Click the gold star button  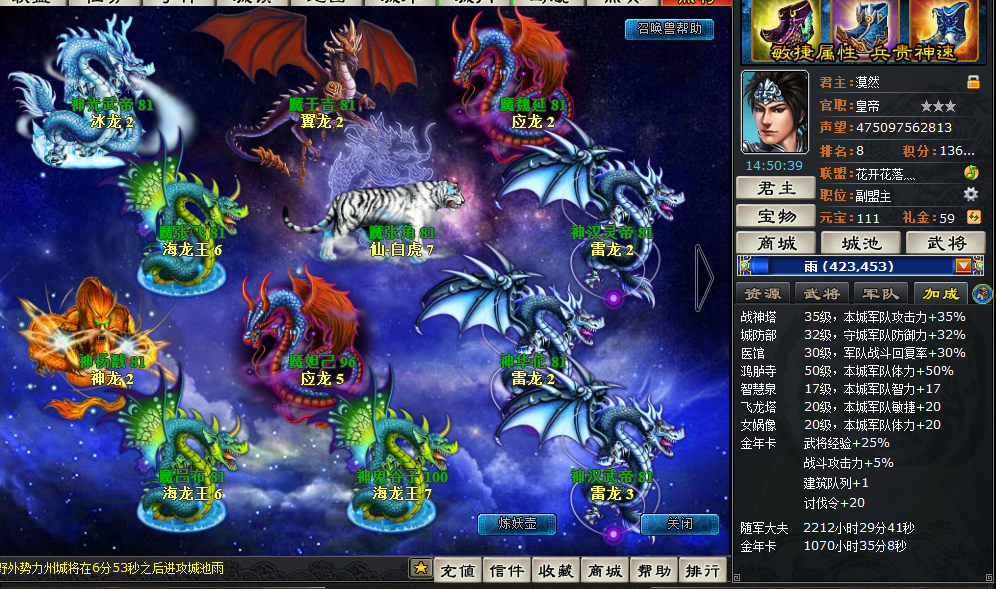point(421,568)
